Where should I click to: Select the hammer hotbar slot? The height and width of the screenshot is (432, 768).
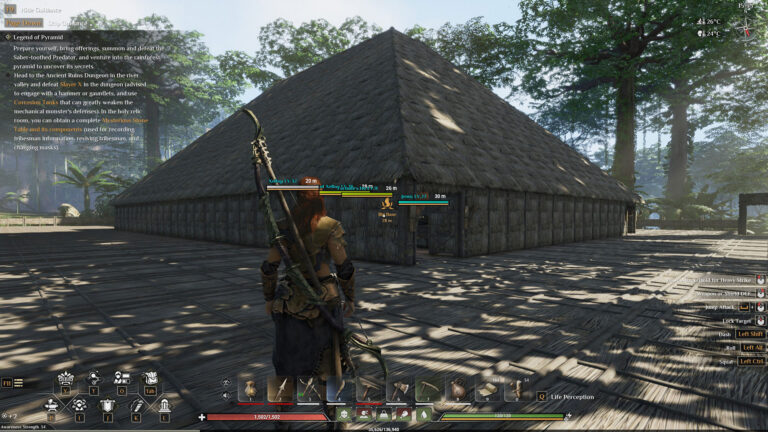pos(370,389)
